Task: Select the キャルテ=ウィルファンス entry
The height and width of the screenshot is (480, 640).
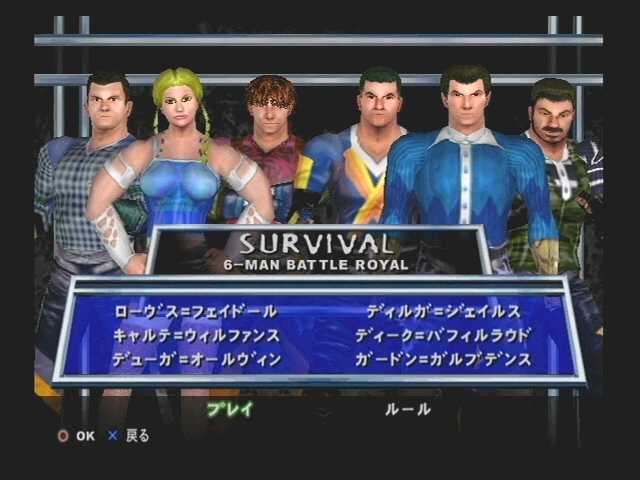Action: (x=196, y=335)
